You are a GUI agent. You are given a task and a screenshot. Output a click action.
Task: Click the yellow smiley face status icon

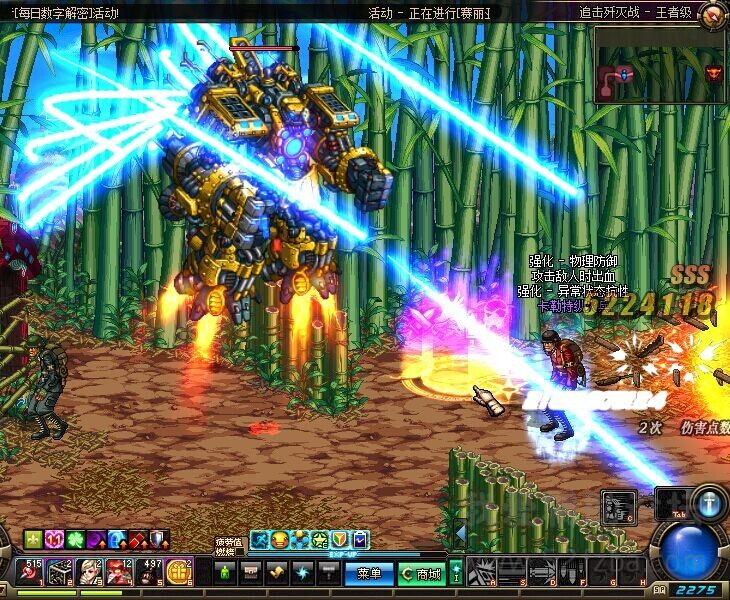[279, 540]
